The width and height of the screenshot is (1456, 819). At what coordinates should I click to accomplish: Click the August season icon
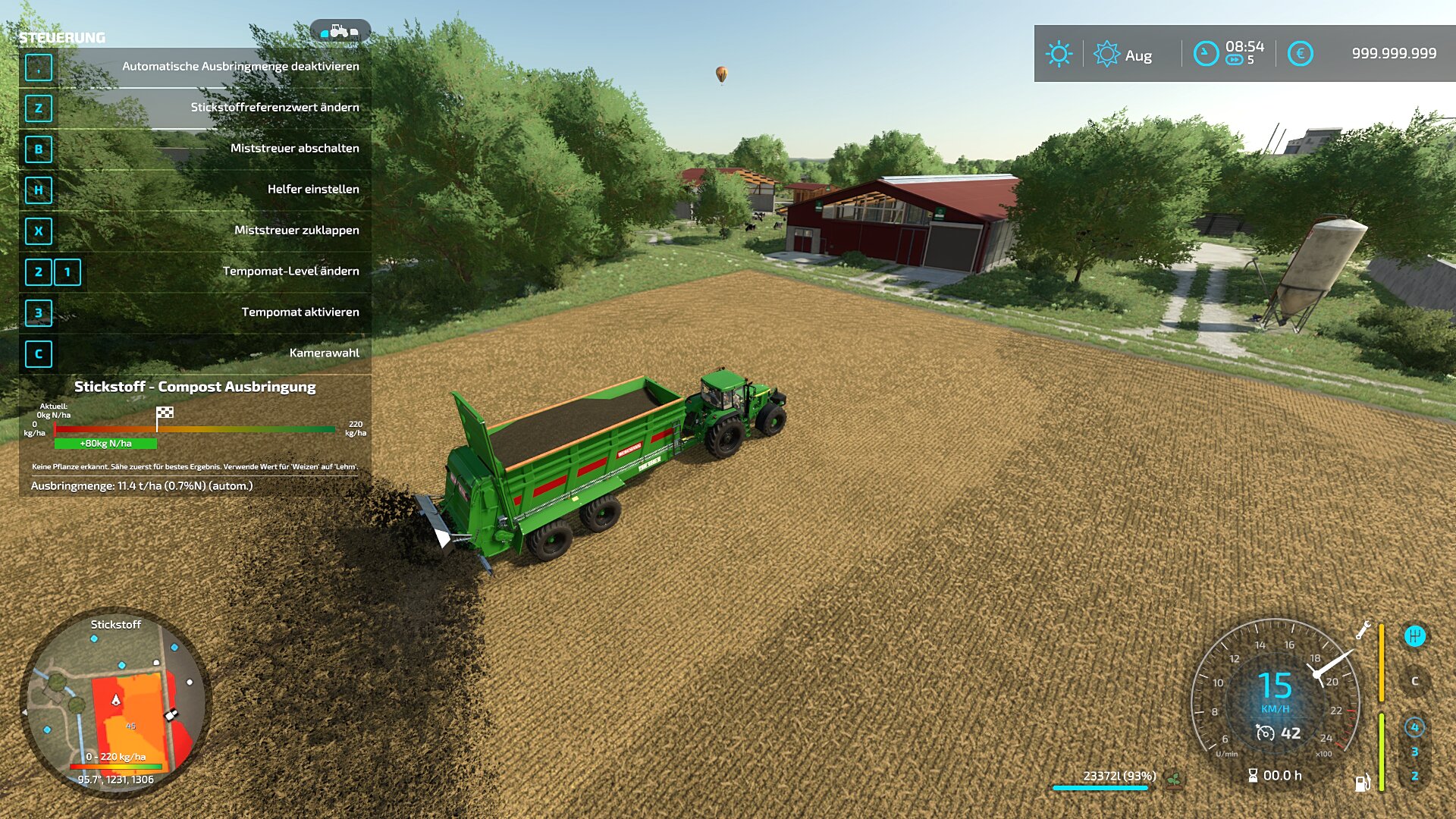pyautogui.click(x=1106, y=54)
